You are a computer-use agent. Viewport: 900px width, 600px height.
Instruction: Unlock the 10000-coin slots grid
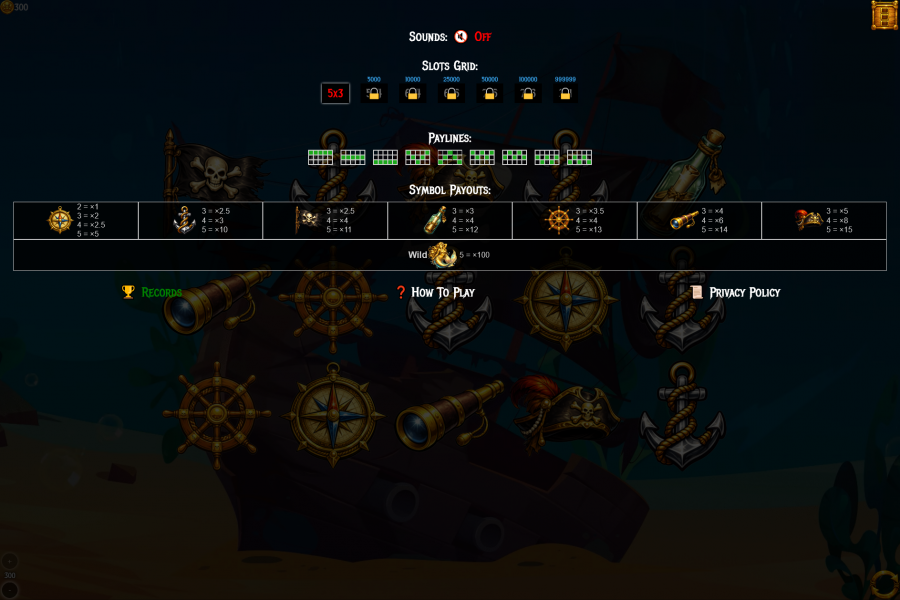(412, 94)
